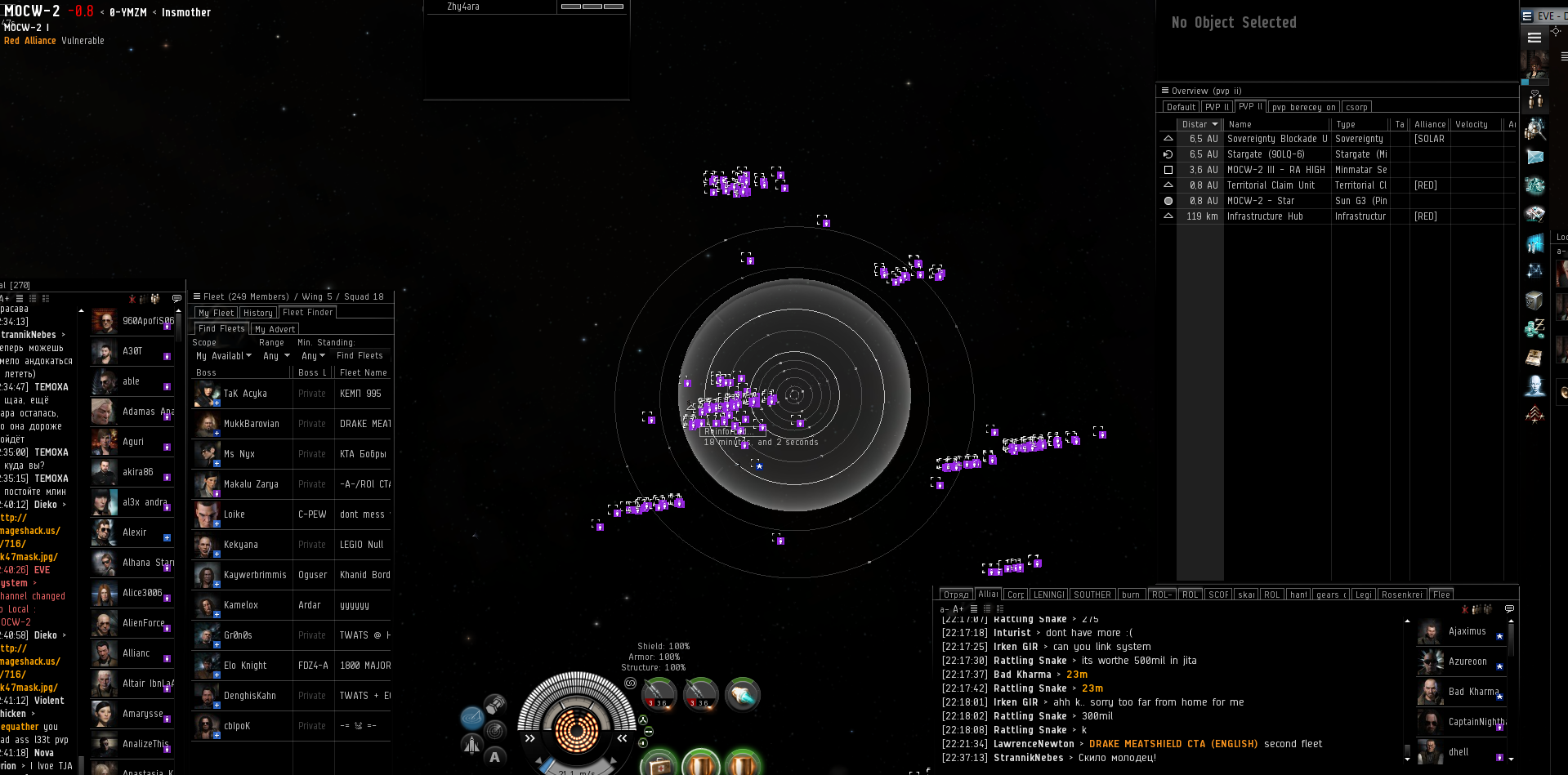Select Ajaximus in the chat member list
The image size is (1568, 775).
click(1467, 631)
